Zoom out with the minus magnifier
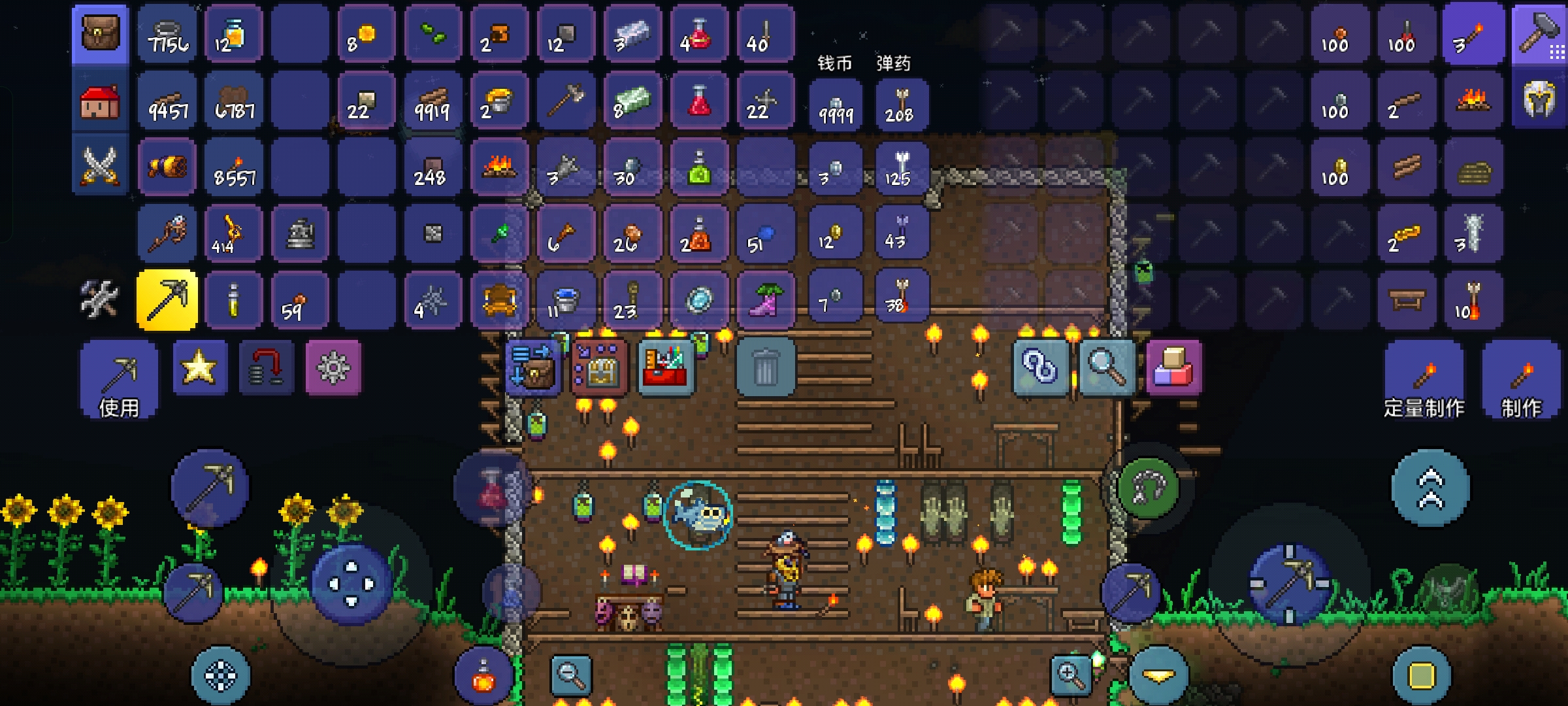Image resolution: width=1568 pixels, height=706 pixels. (571, 674)
